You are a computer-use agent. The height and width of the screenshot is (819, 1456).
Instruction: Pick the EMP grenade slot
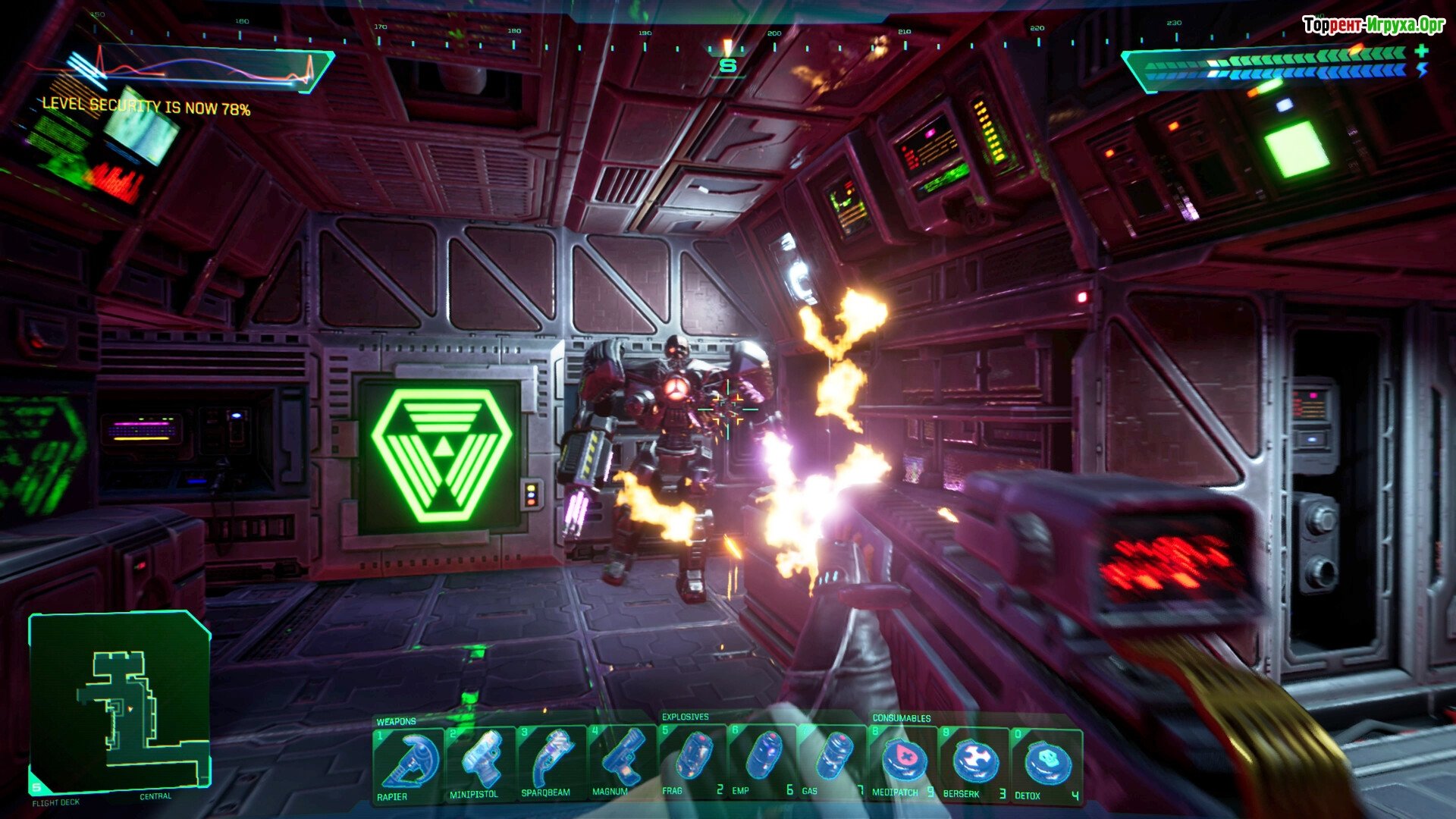(764, 763)
